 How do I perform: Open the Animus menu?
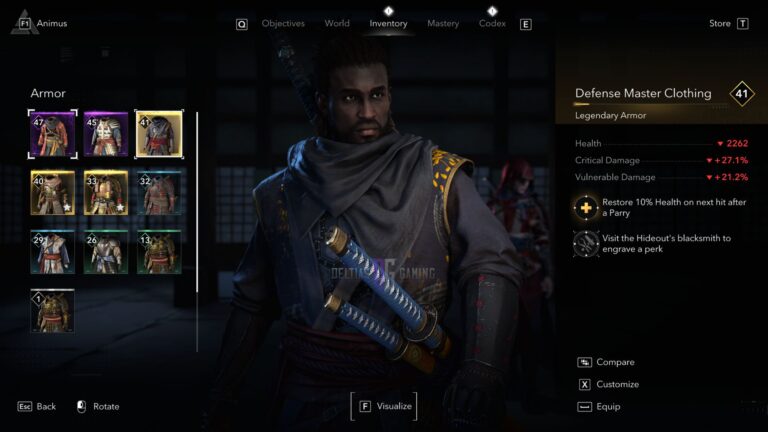51,23
